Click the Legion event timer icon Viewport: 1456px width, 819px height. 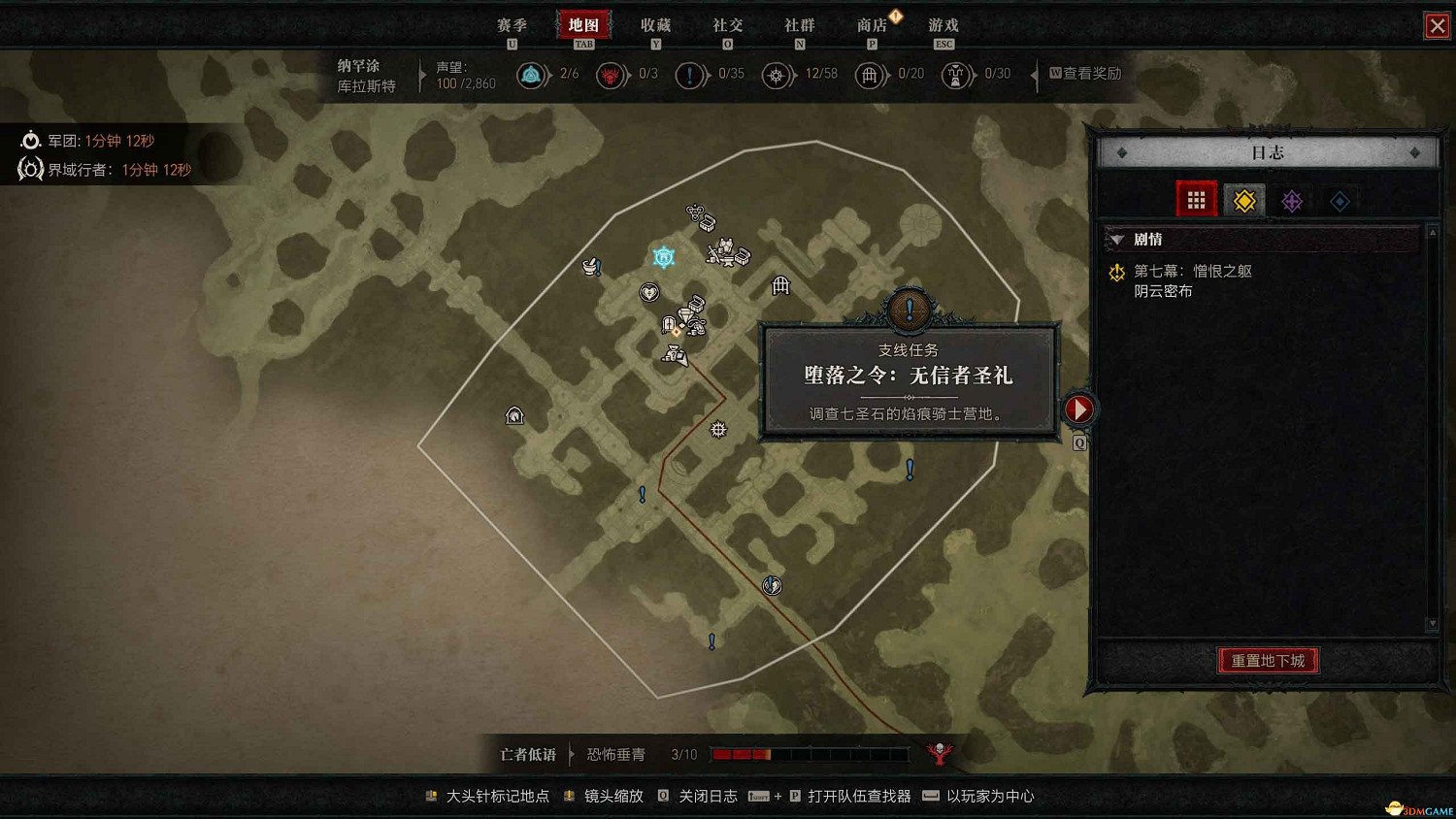pyautogui.click(x=29, y=140)
